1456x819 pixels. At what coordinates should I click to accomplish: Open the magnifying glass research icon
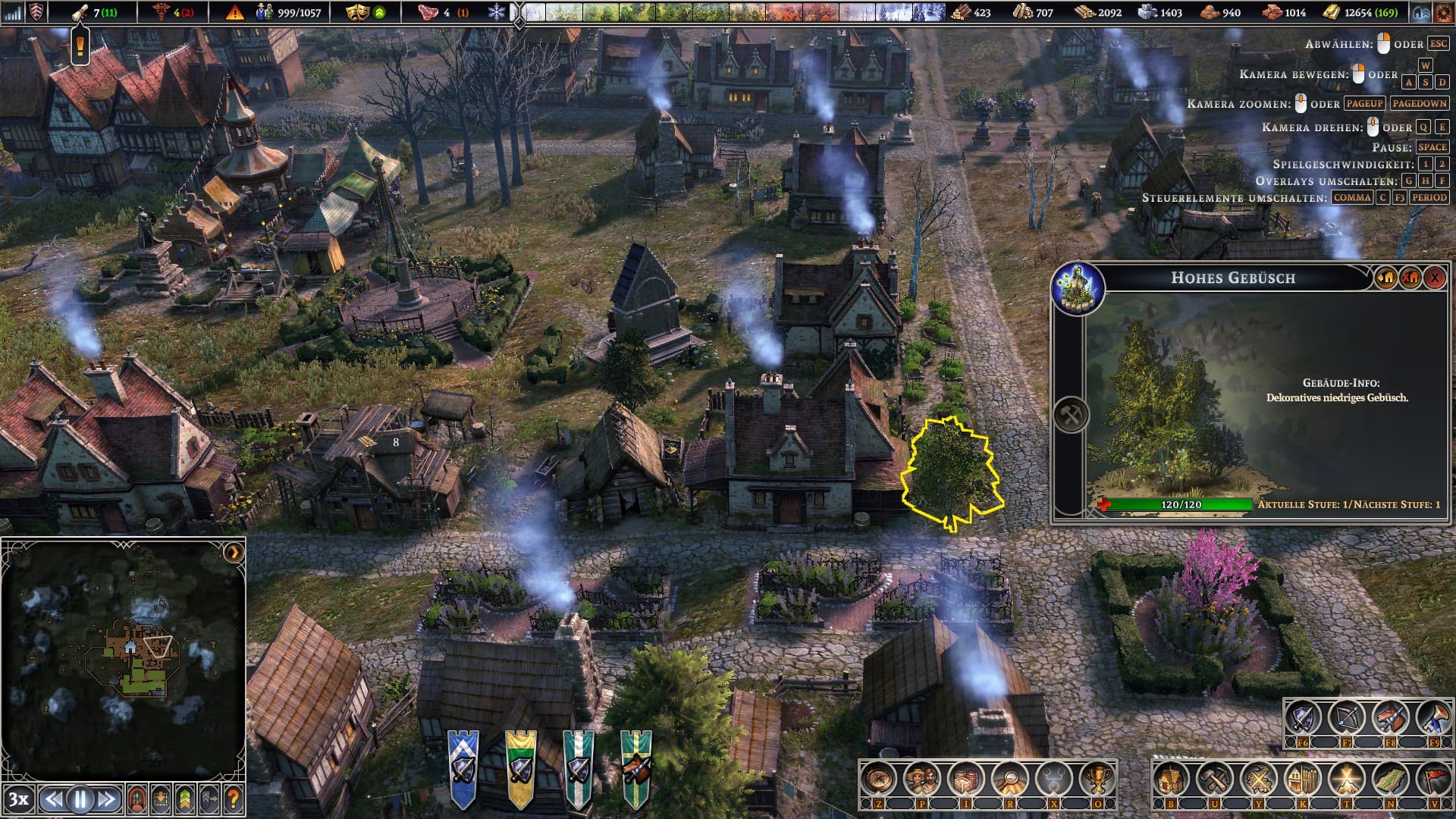click(1009, 779)
